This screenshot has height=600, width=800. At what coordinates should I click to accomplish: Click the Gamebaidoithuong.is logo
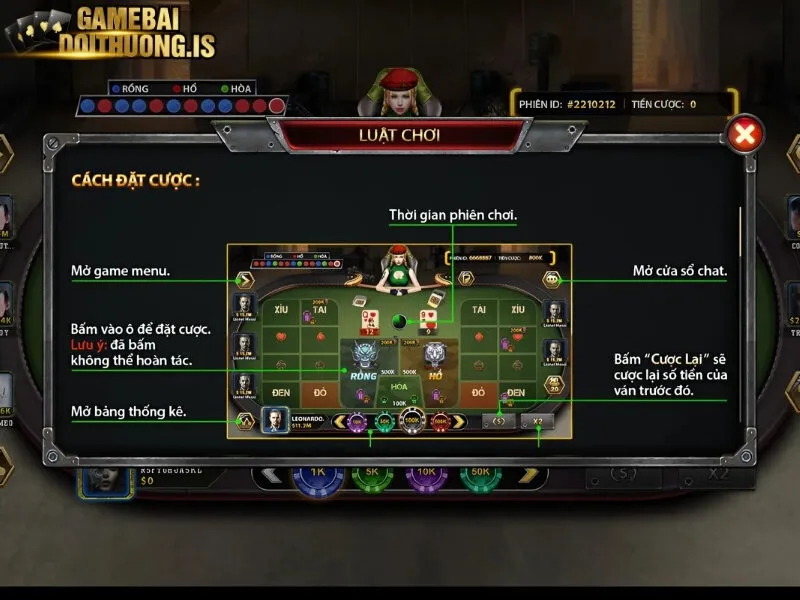click(110, 33)
